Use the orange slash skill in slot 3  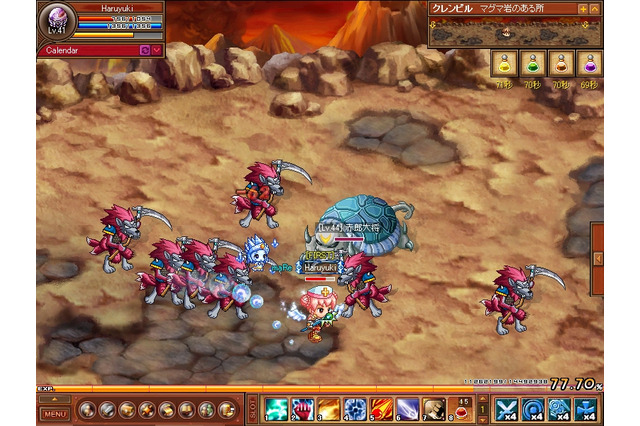[329, 409]
